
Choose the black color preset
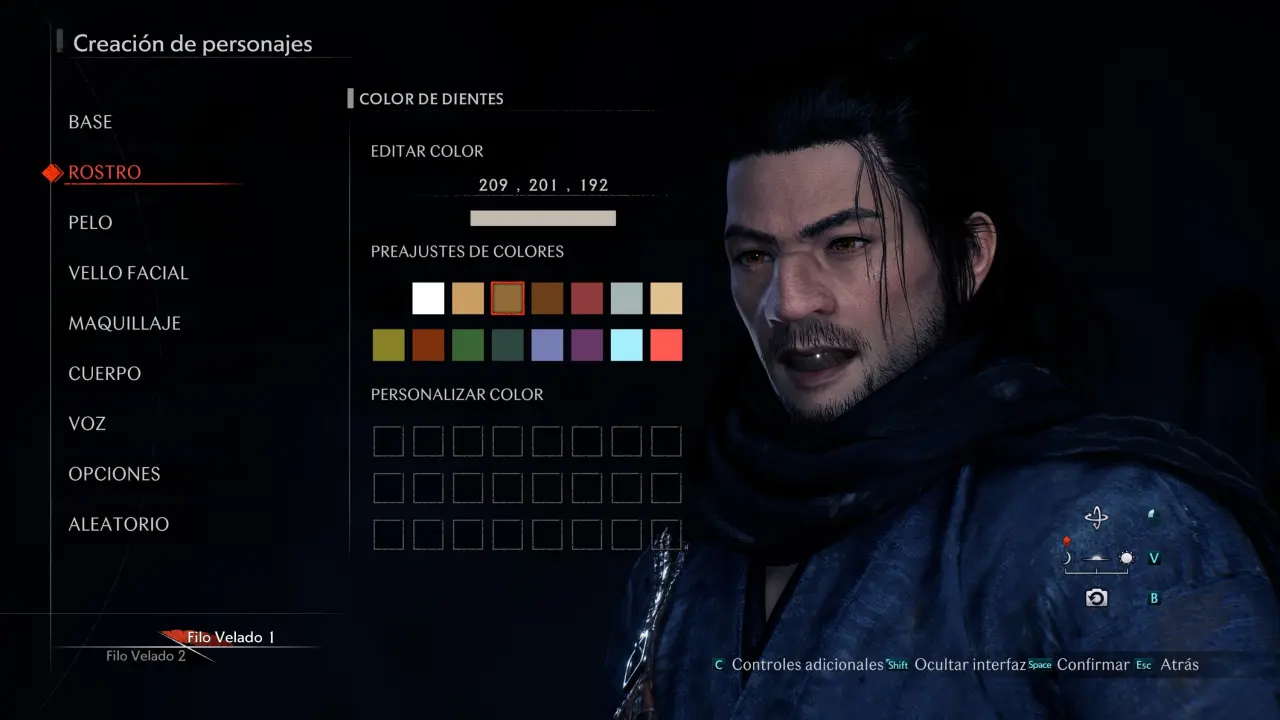[x=388, y=298]
